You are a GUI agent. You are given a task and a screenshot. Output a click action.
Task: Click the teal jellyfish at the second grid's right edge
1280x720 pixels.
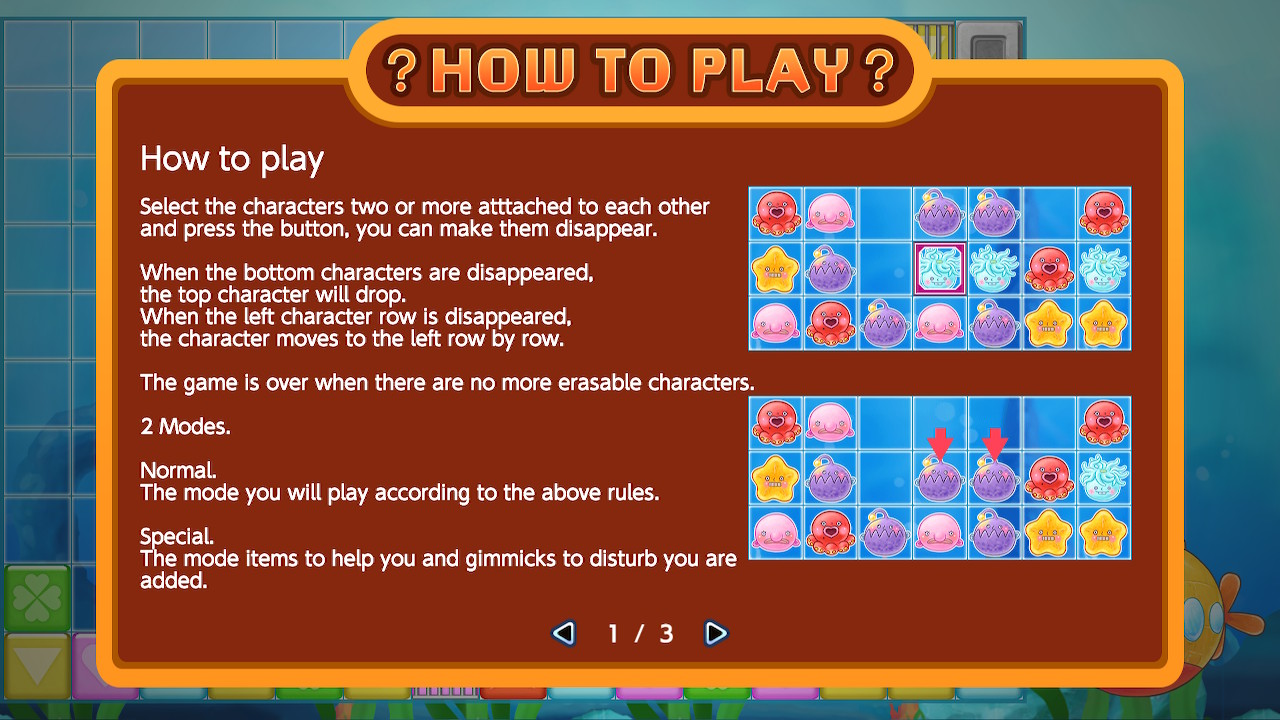pos(1104,477)
